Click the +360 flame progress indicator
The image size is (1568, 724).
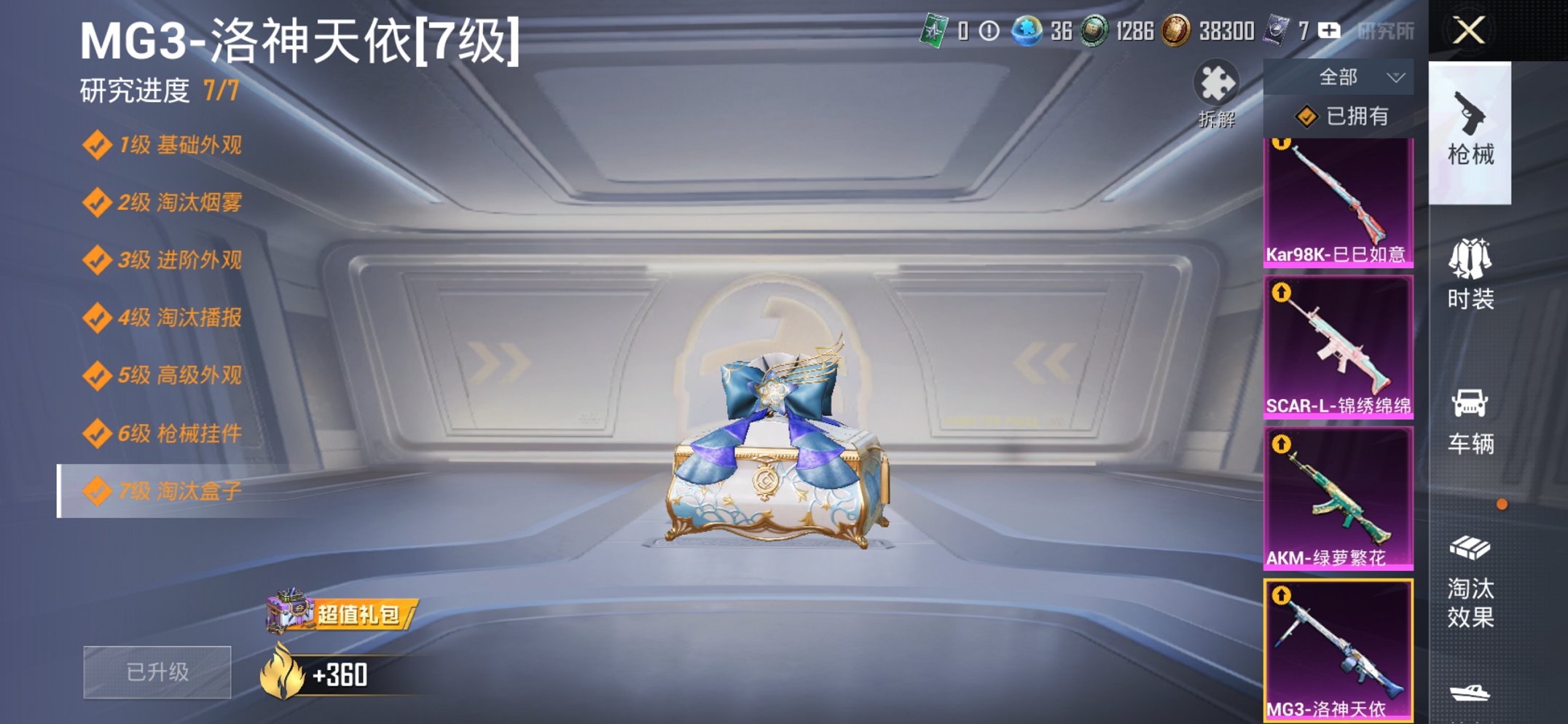tap(328, 674)
